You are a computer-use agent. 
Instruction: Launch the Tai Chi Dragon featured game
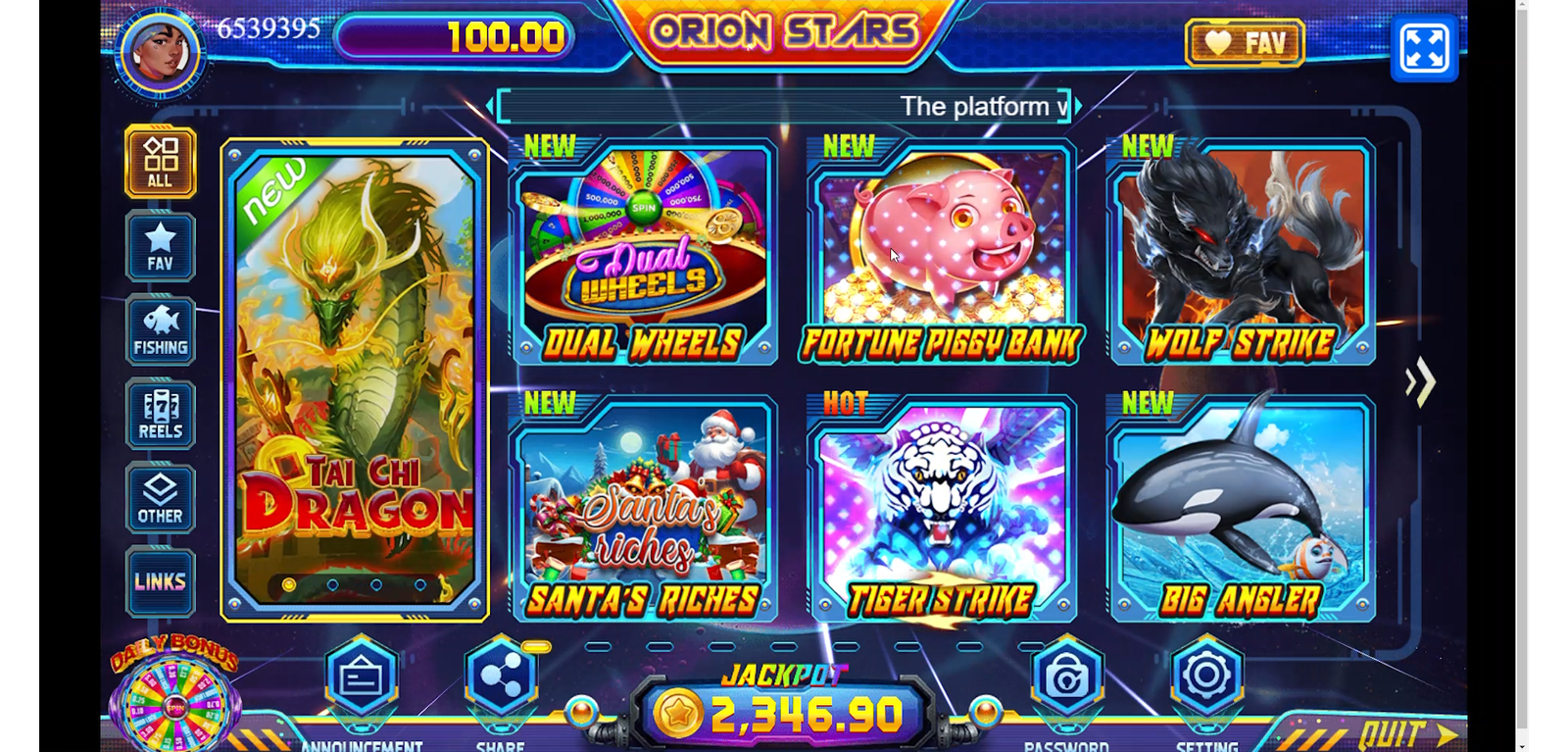coord(355,380)
